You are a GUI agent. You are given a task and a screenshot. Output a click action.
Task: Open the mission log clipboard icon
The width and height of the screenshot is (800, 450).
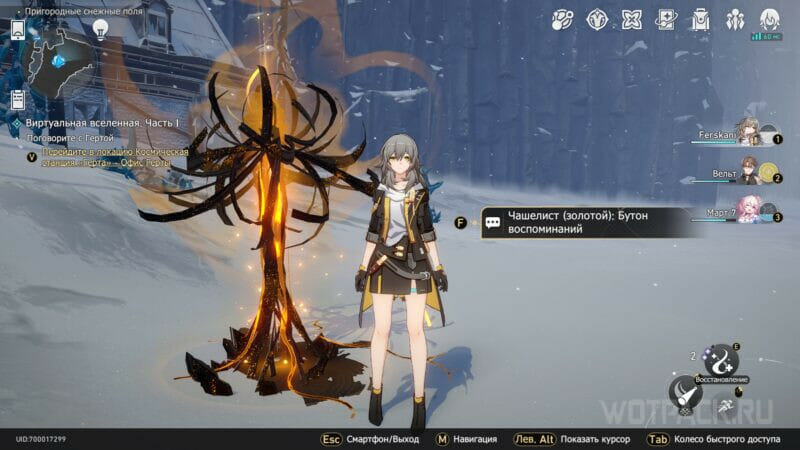tap(17, 99)
